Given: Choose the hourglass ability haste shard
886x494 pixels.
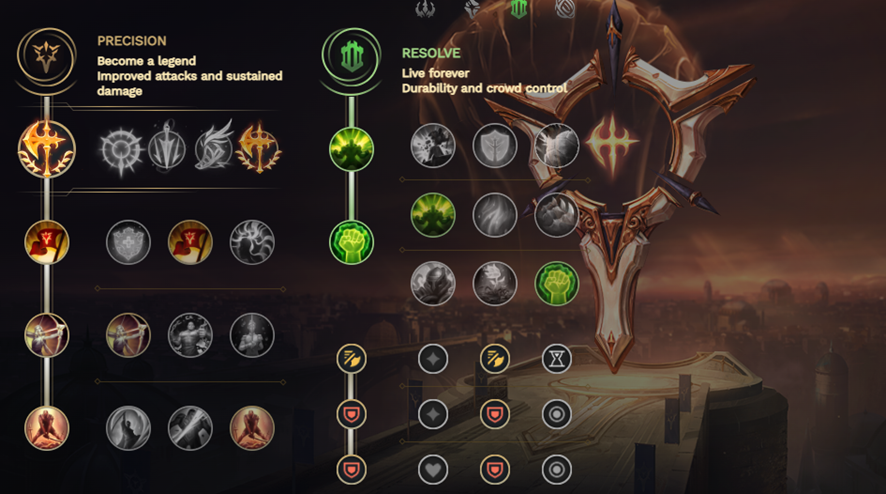Looking at the screenshot, I should [x=556, y=358].
